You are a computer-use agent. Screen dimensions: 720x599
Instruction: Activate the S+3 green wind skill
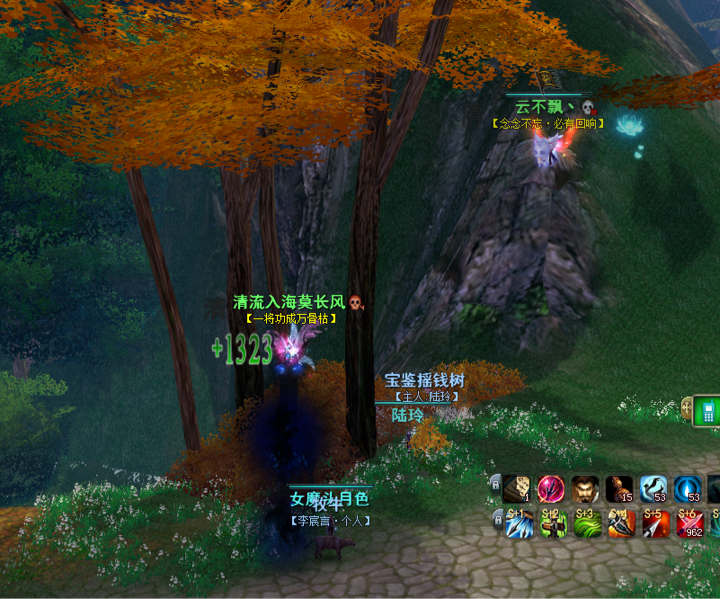point(585,523)
